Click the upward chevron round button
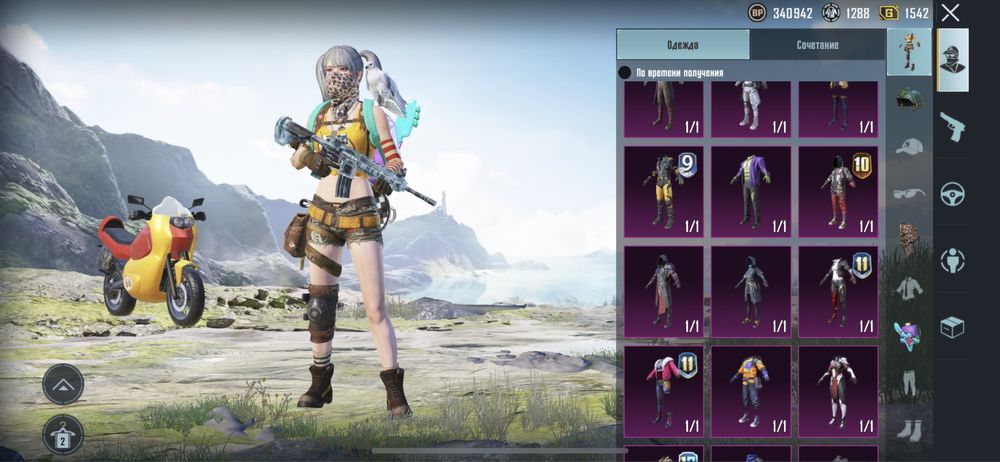Viewport: 1000px width, 462px height. point(62,384)
